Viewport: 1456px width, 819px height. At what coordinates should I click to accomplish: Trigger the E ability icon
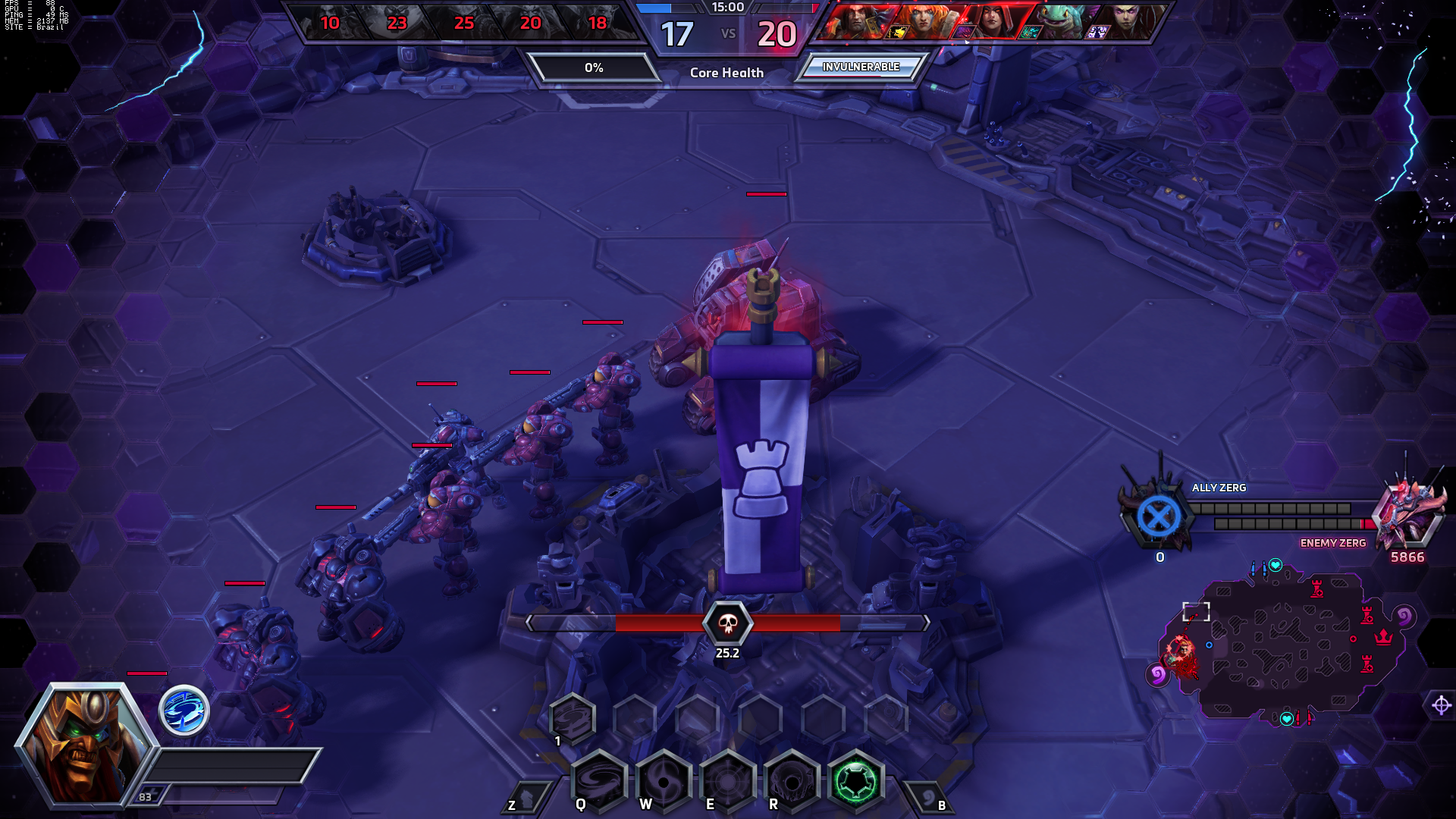(728, 780)
